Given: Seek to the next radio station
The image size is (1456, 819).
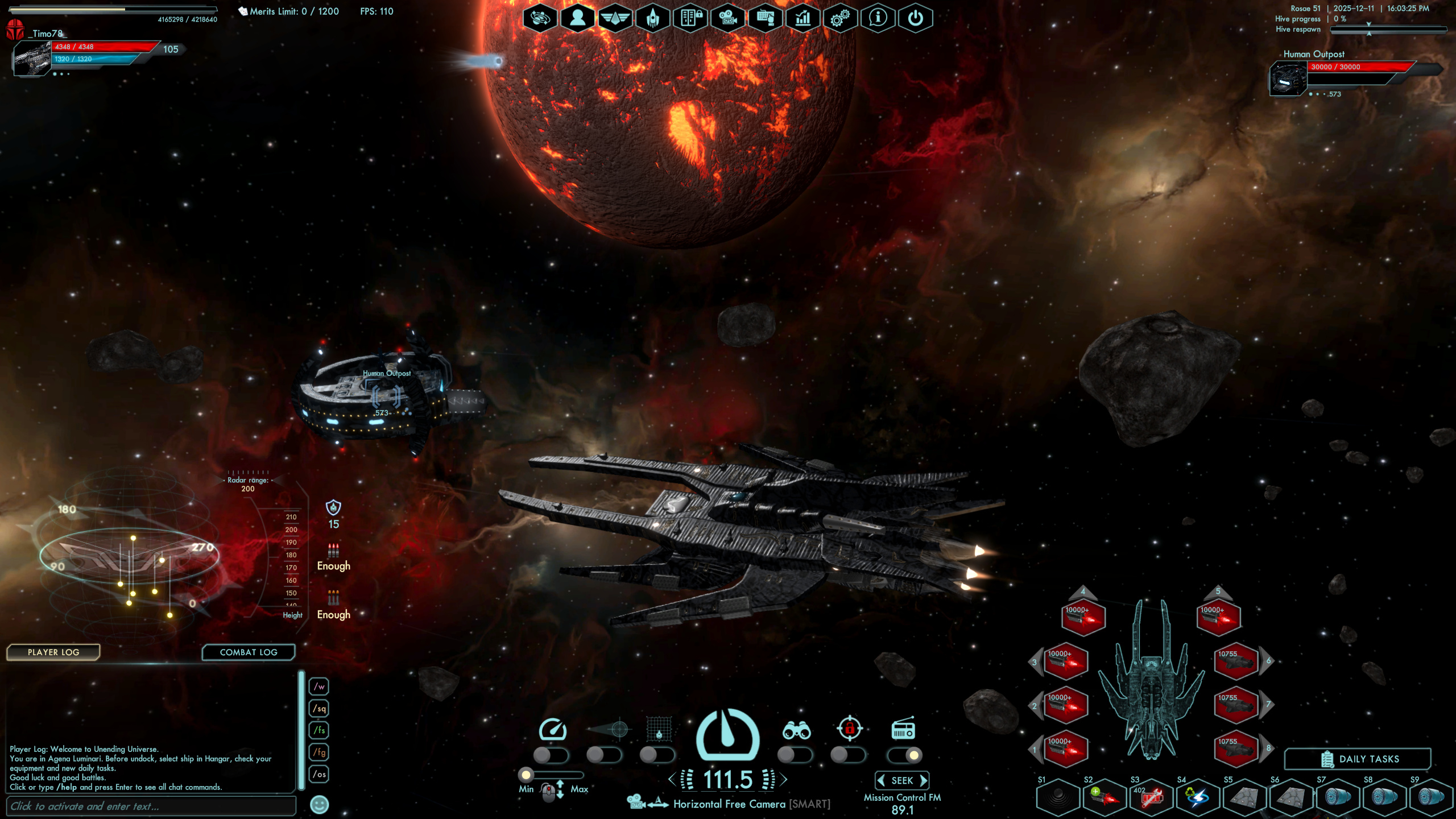Looking at the screenshot, I should tap(924, 780).
